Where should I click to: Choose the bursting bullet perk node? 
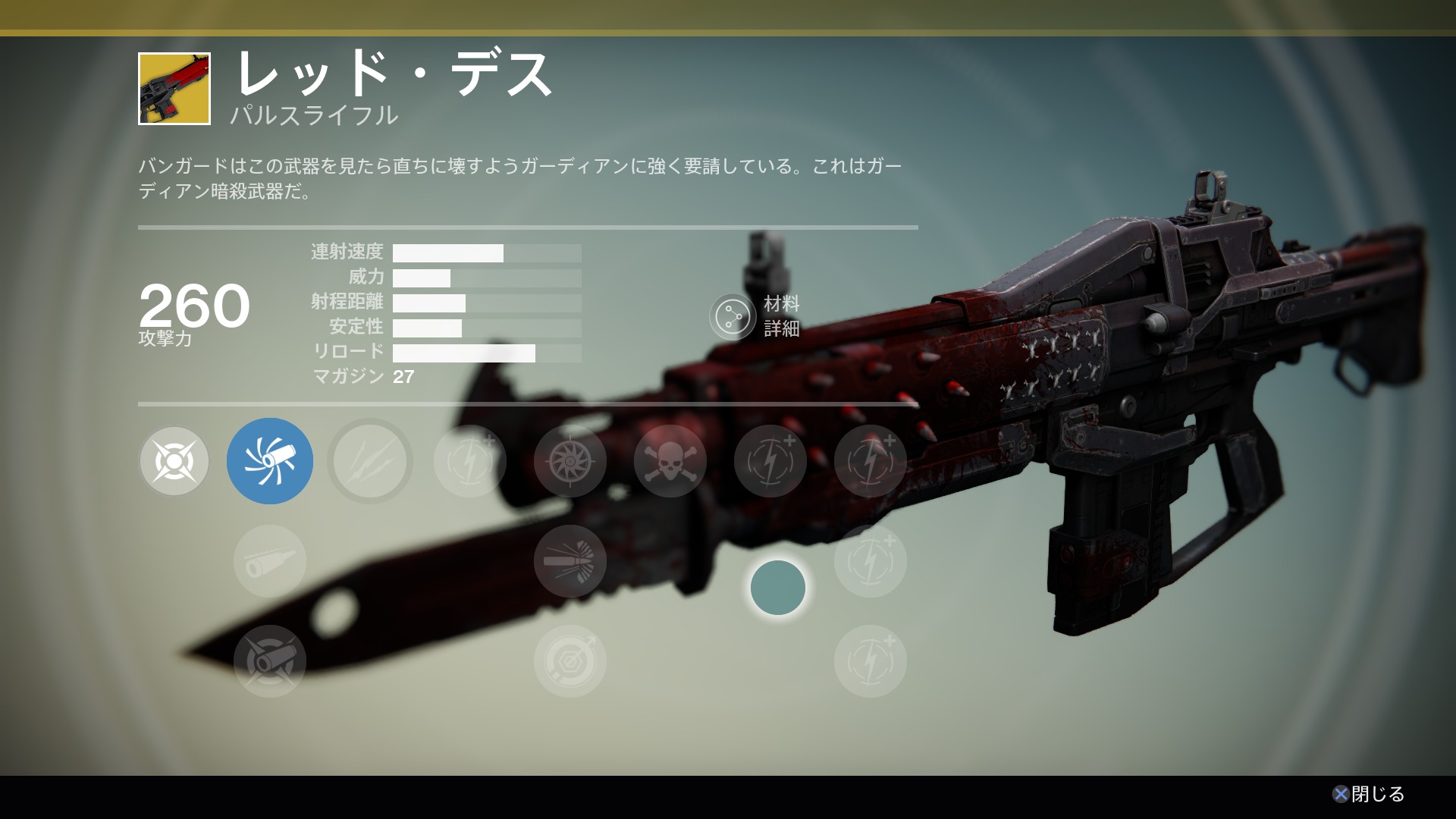570,561
